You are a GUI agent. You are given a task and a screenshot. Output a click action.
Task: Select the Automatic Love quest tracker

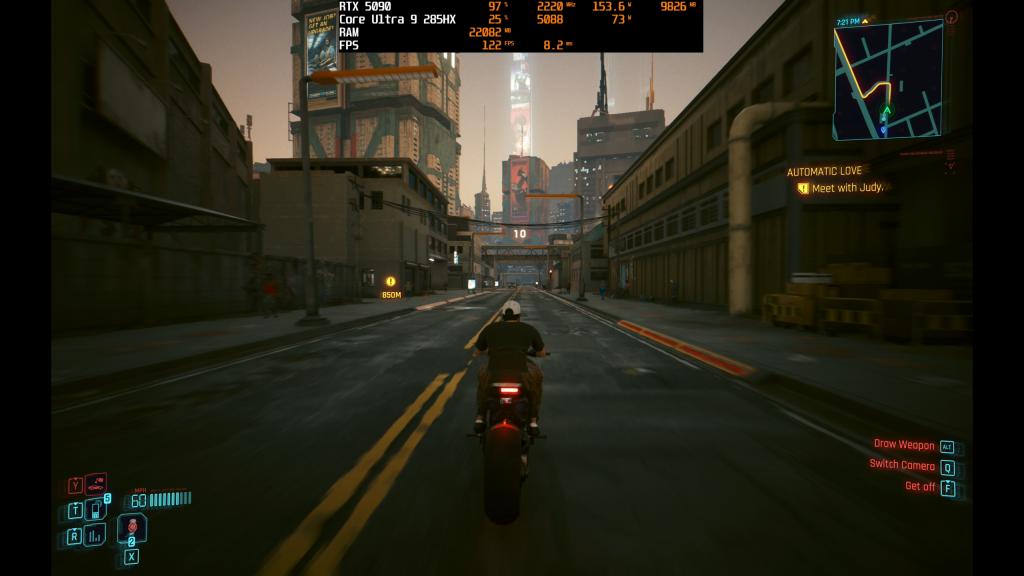[824, 172]
